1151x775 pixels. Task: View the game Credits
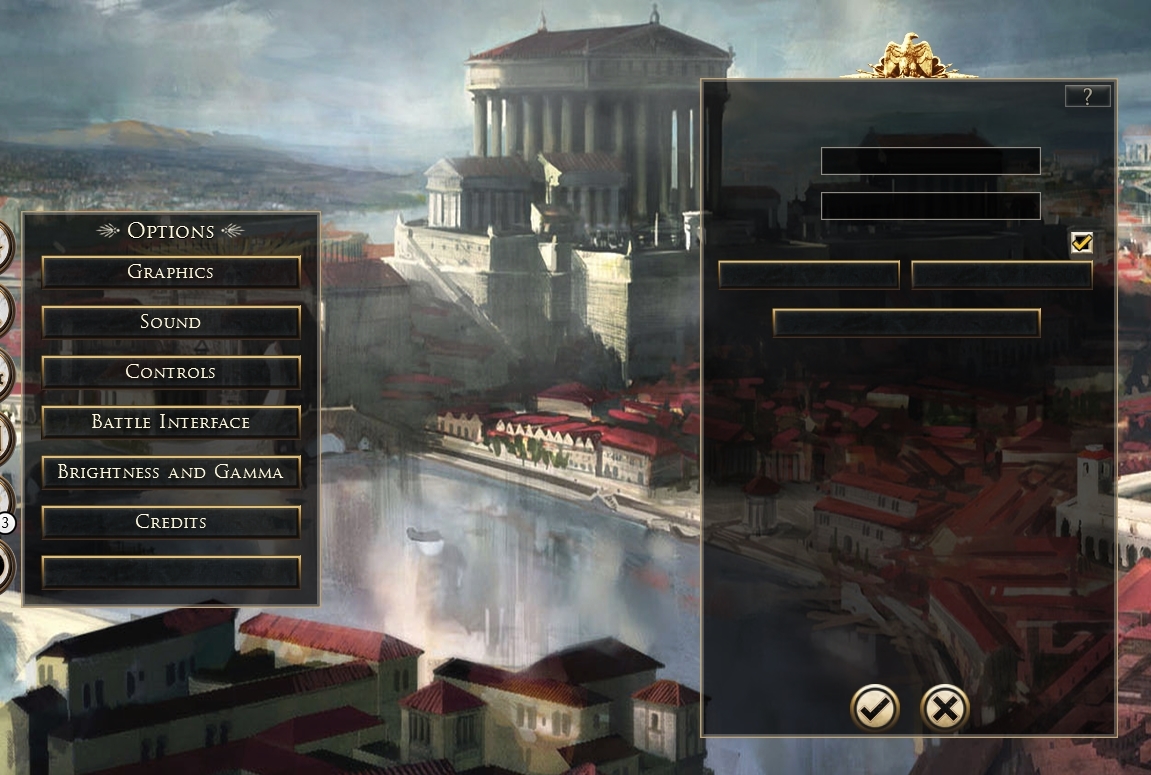pos(171,522)
